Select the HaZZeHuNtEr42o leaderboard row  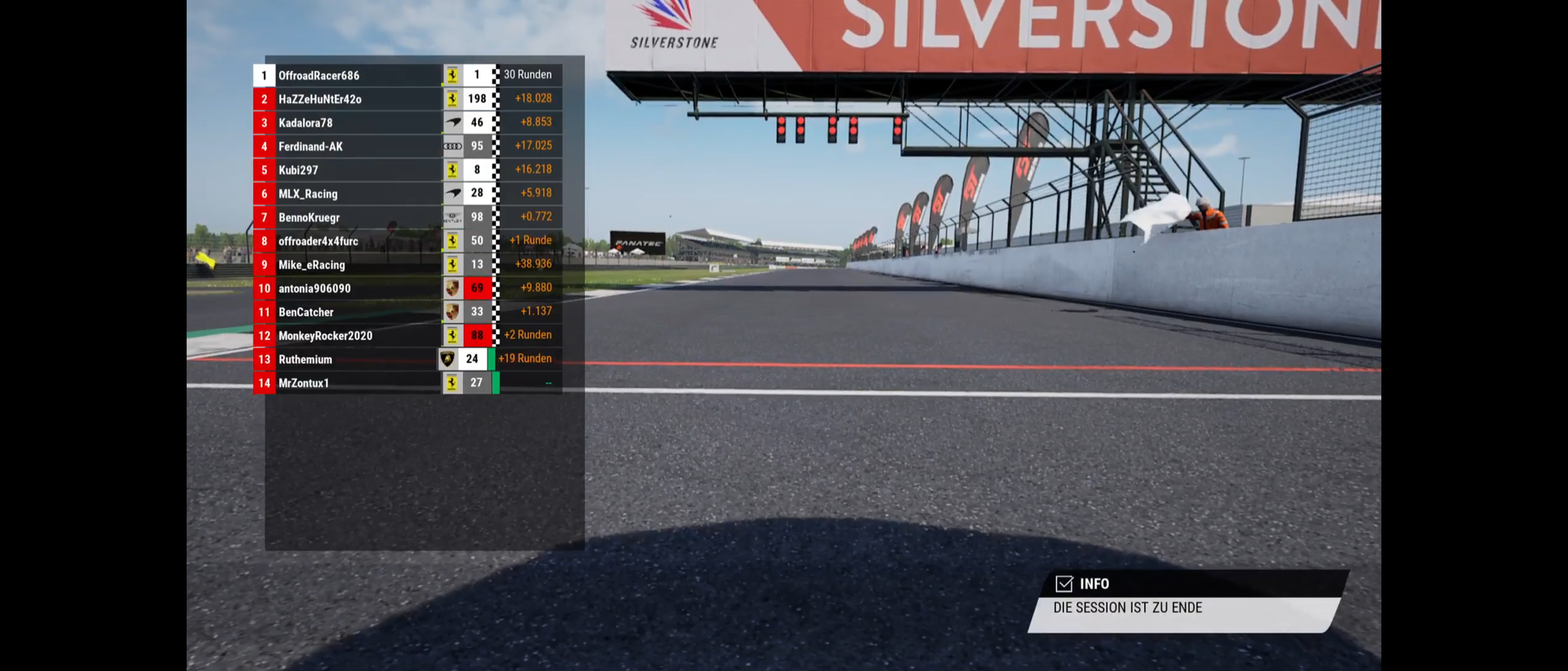tap(319, 100)
